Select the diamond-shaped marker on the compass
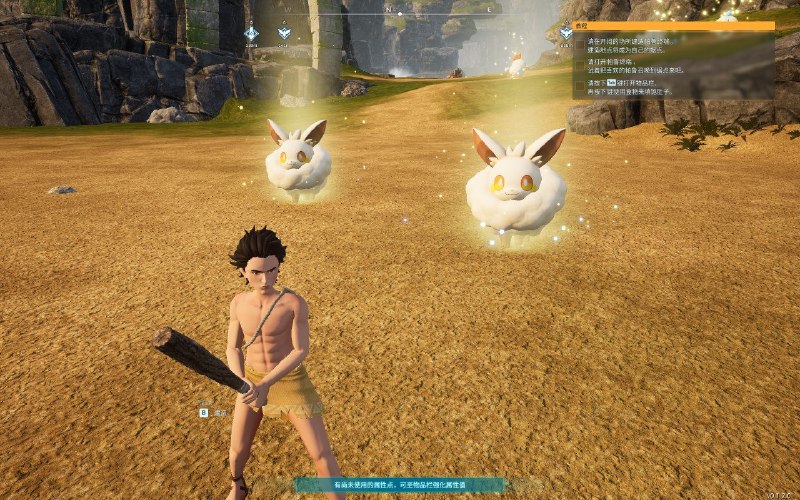 [251, 33]
